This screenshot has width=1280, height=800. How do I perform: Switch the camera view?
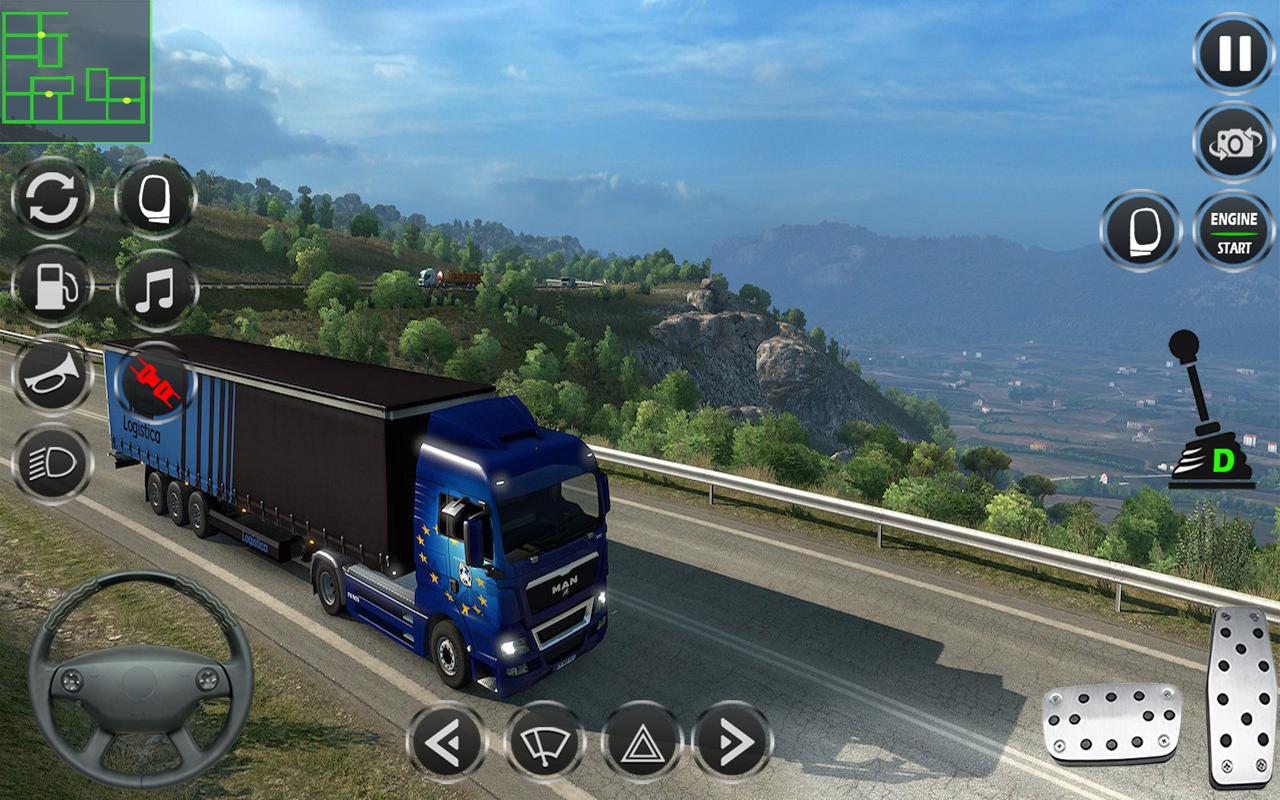coord(1233,143)
